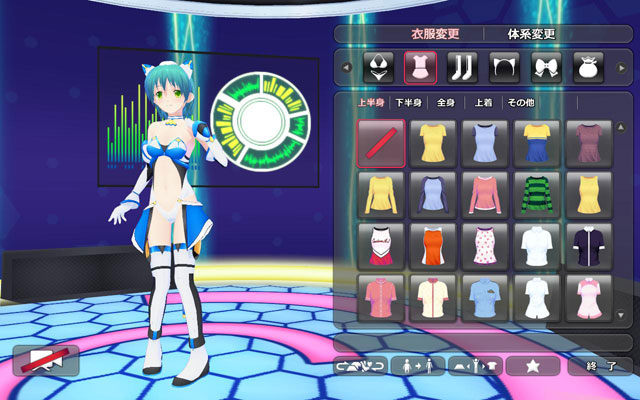This screenshot has height=400, width=640.
Task: Show the 下半身 clothing sub-tab
Action: coord(408,103)
